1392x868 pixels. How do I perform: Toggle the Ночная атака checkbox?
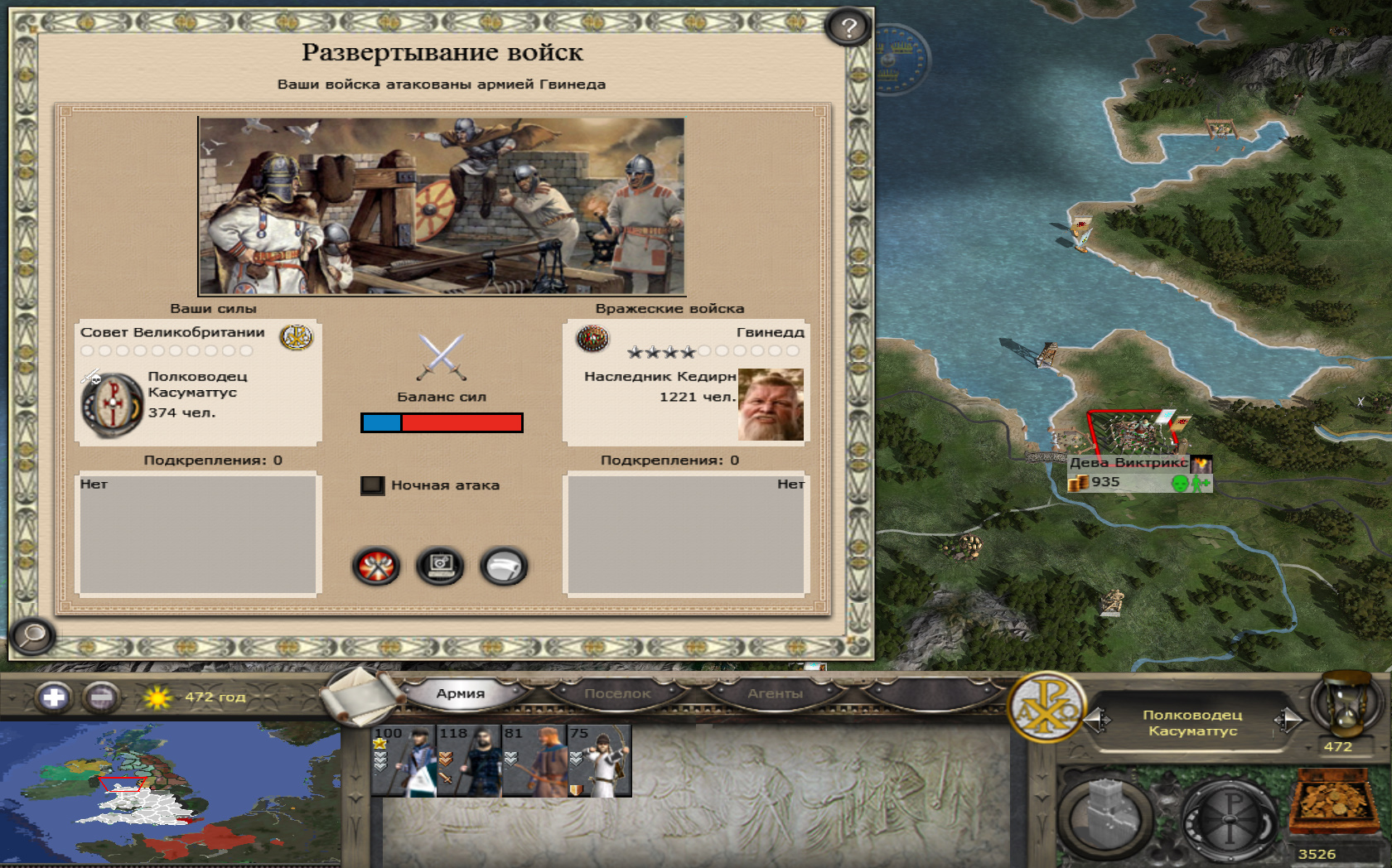(x=373, y=485)
